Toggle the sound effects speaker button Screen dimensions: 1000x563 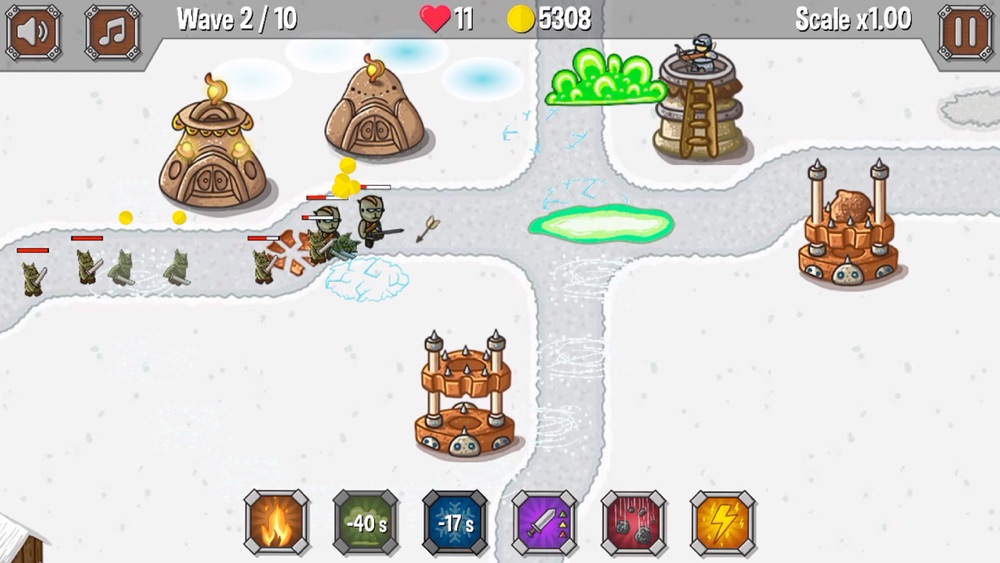pos(33,32)
